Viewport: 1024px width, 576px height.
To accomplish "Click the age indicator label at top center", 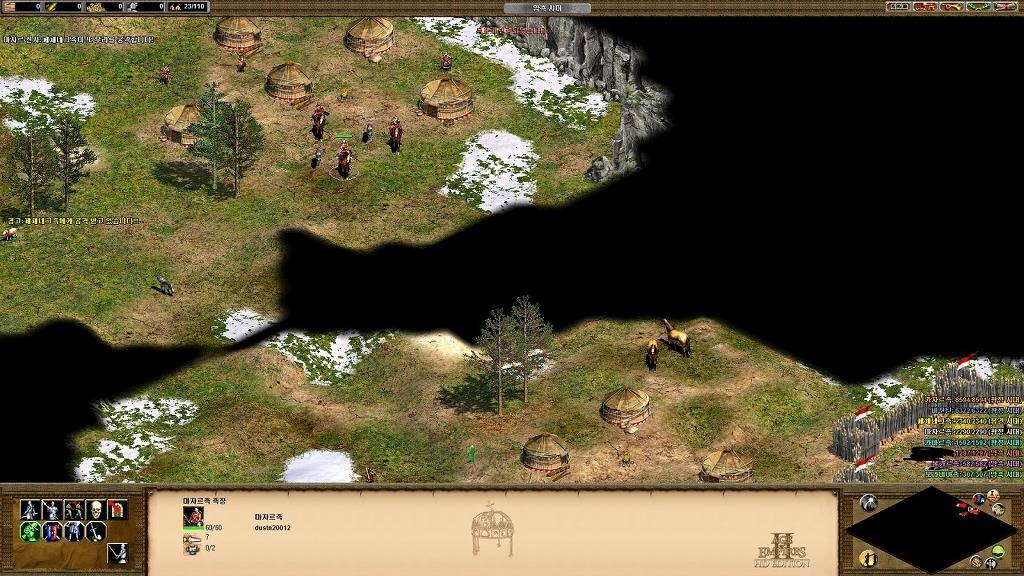I will [546, 8].
